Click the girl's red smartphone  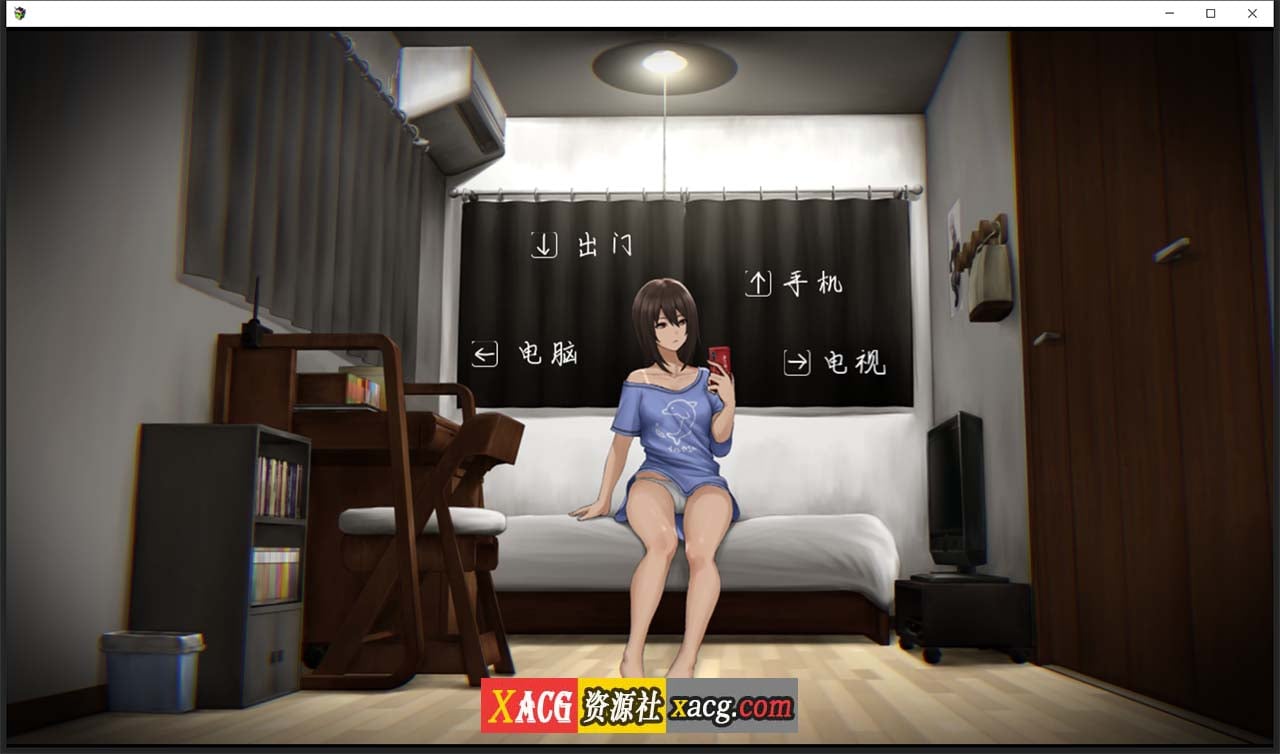click(x=722, y=362)
